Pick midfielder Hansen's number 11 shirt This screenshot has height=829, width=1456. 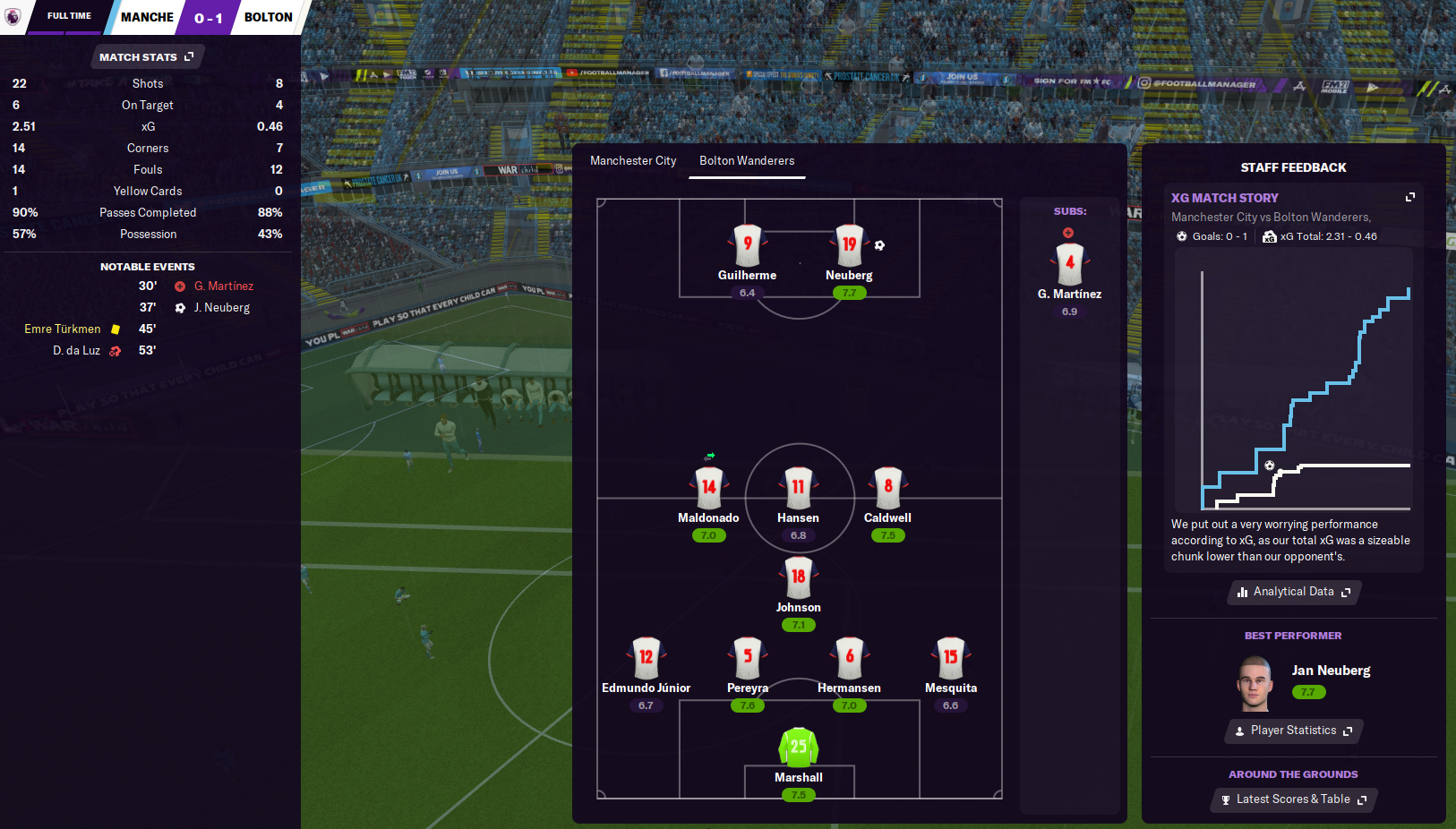click(798, 488)
